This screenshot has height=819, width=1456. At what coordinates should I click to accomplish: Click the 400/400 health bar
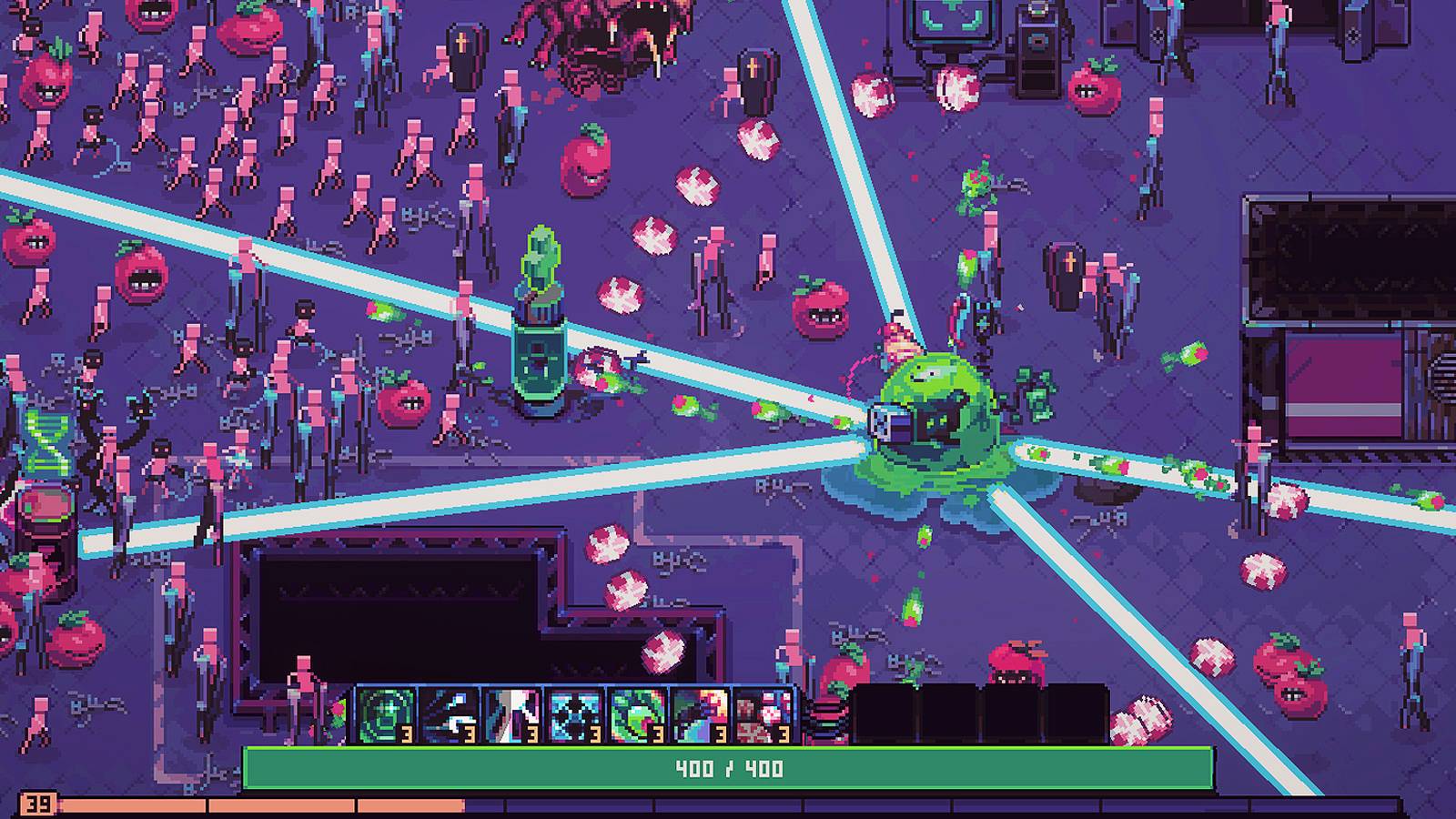click(728, 767)
